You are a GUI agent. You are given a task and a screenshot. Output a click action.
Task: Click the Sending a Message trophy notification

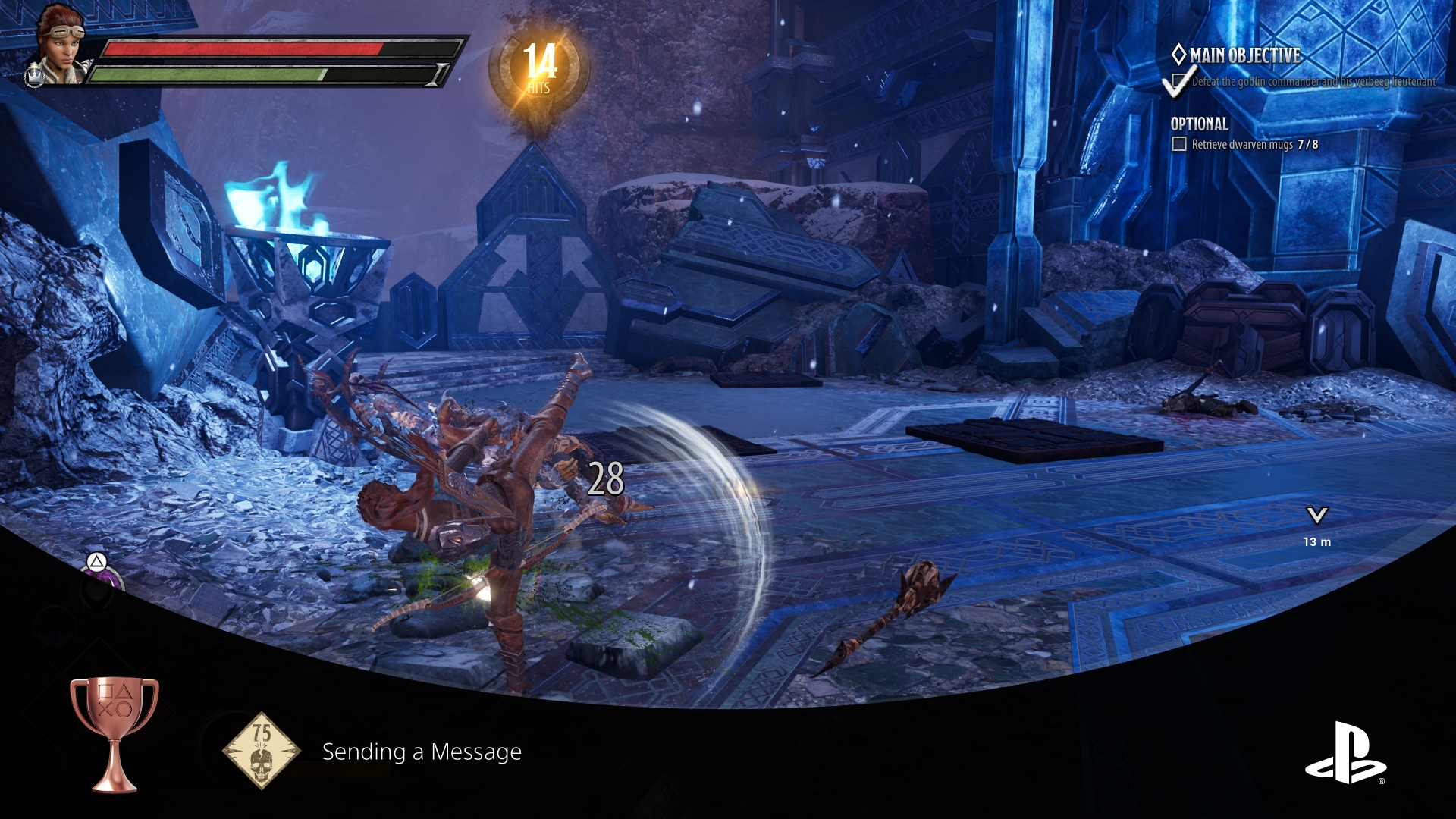click(x=421, y=753)
